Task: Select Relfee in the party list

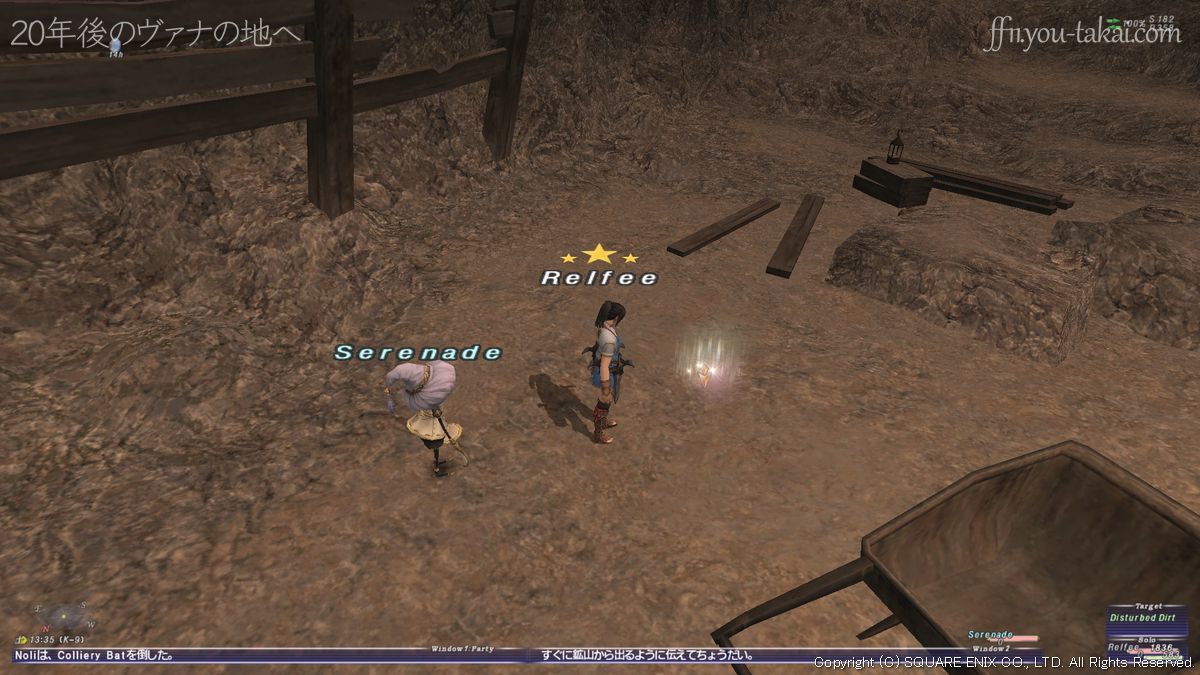Action: pos(1127,648)
